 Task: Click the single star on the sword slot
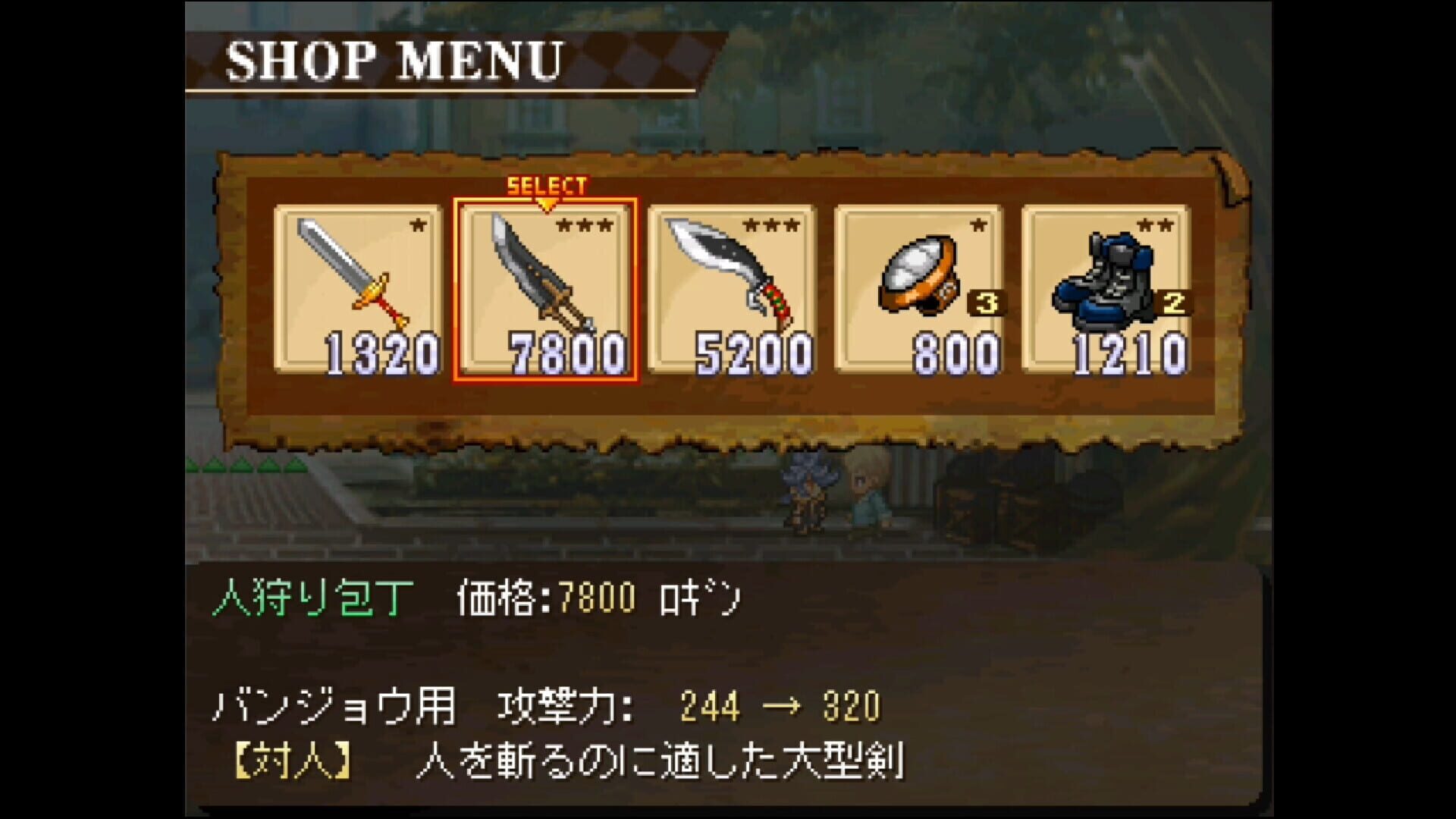(x=417, y=225)
